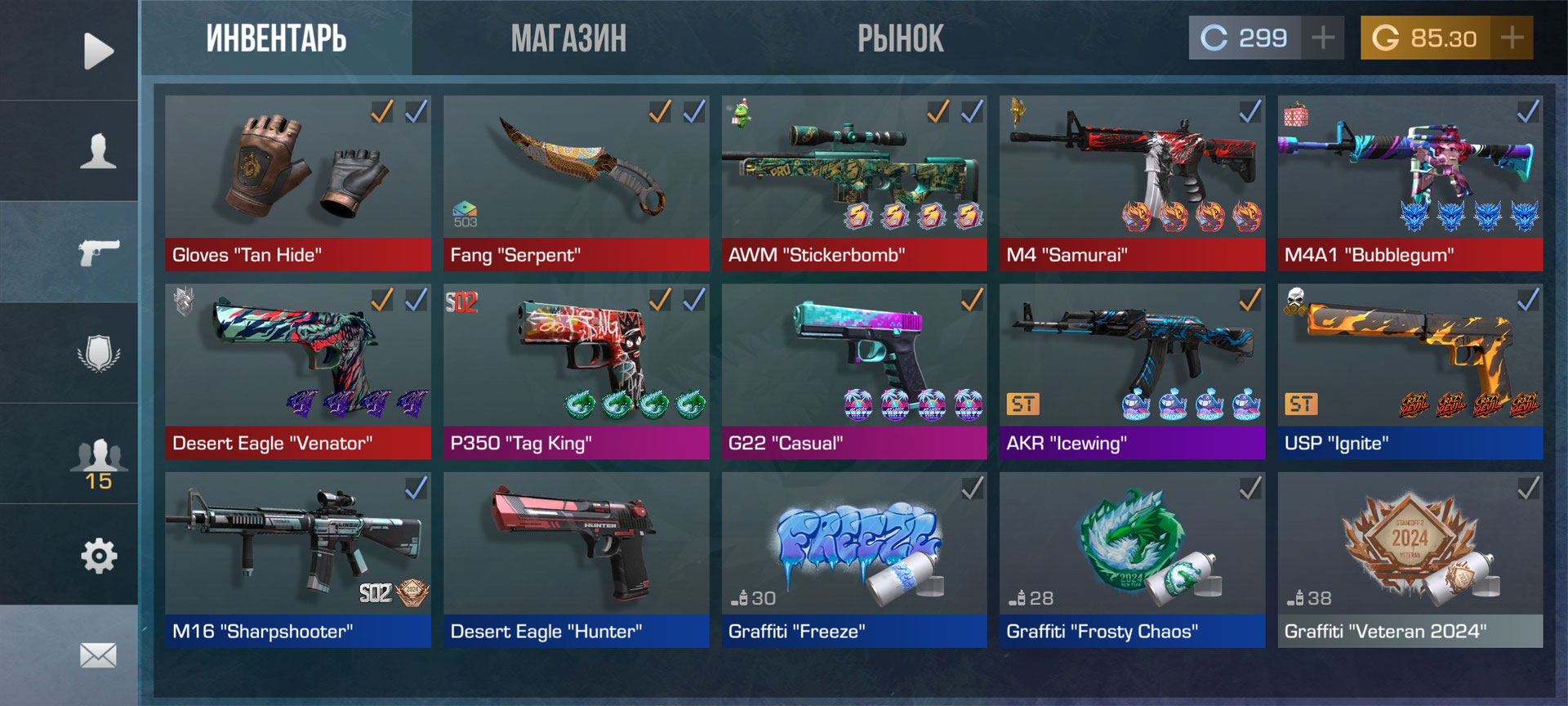
Task: Open the shield badge sidebar icon
Action: click(99, 353)
